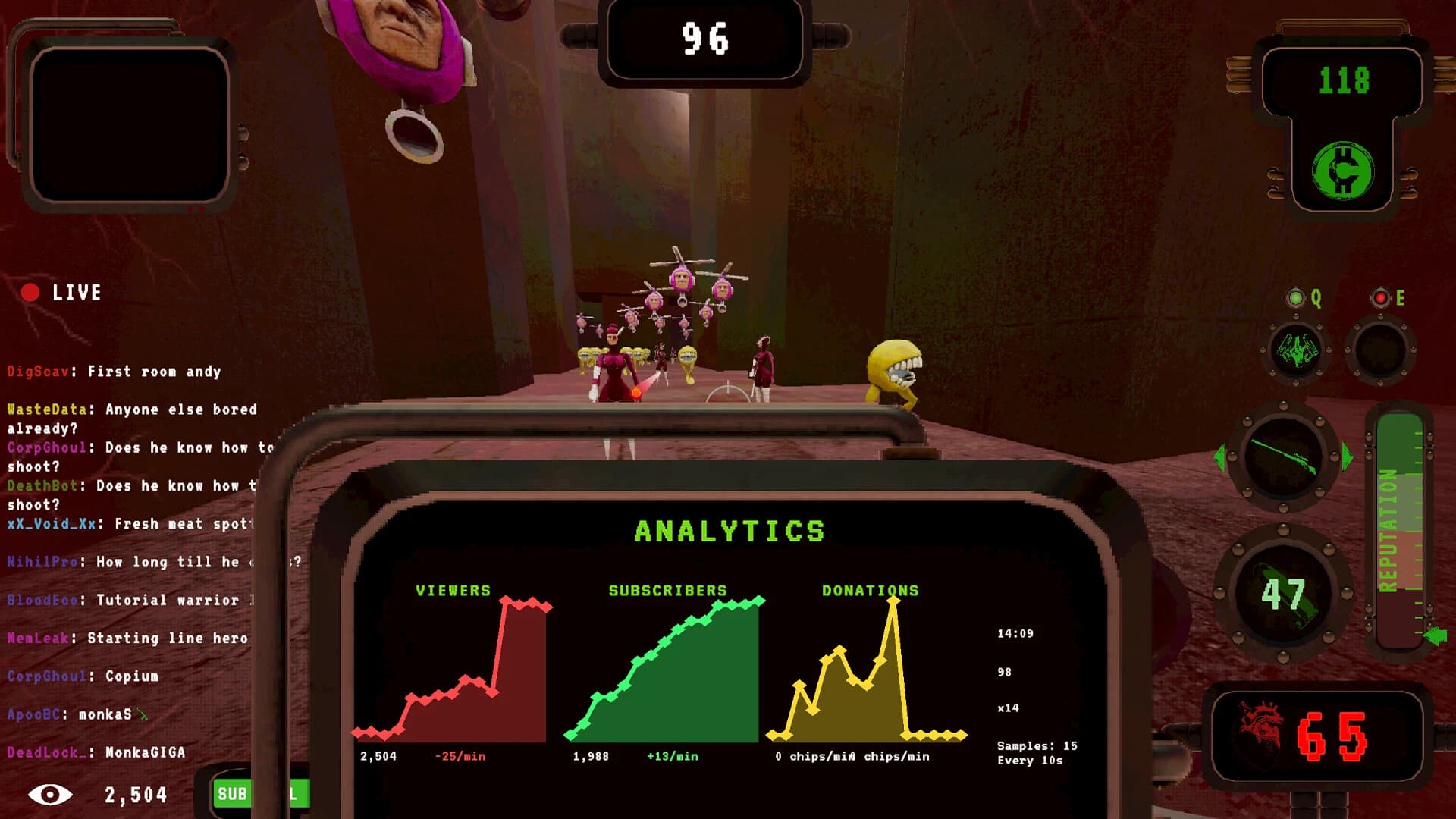Viewport: 1456px width, 819px height.
Task: Toggle the red LIVE indicator dot
Action: 31,292
